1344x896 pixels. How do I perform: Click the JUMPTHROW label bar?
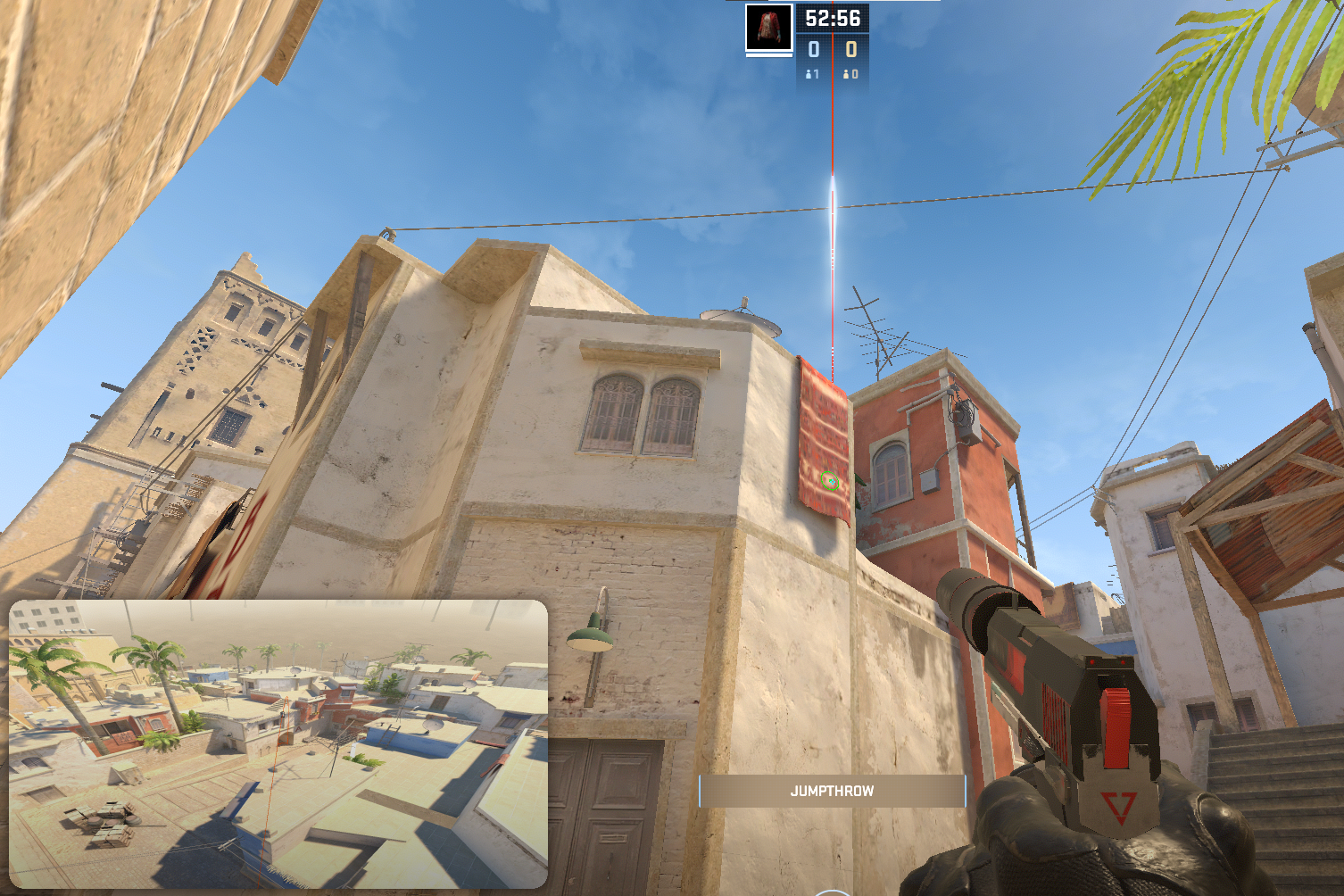tap(832, 791)
